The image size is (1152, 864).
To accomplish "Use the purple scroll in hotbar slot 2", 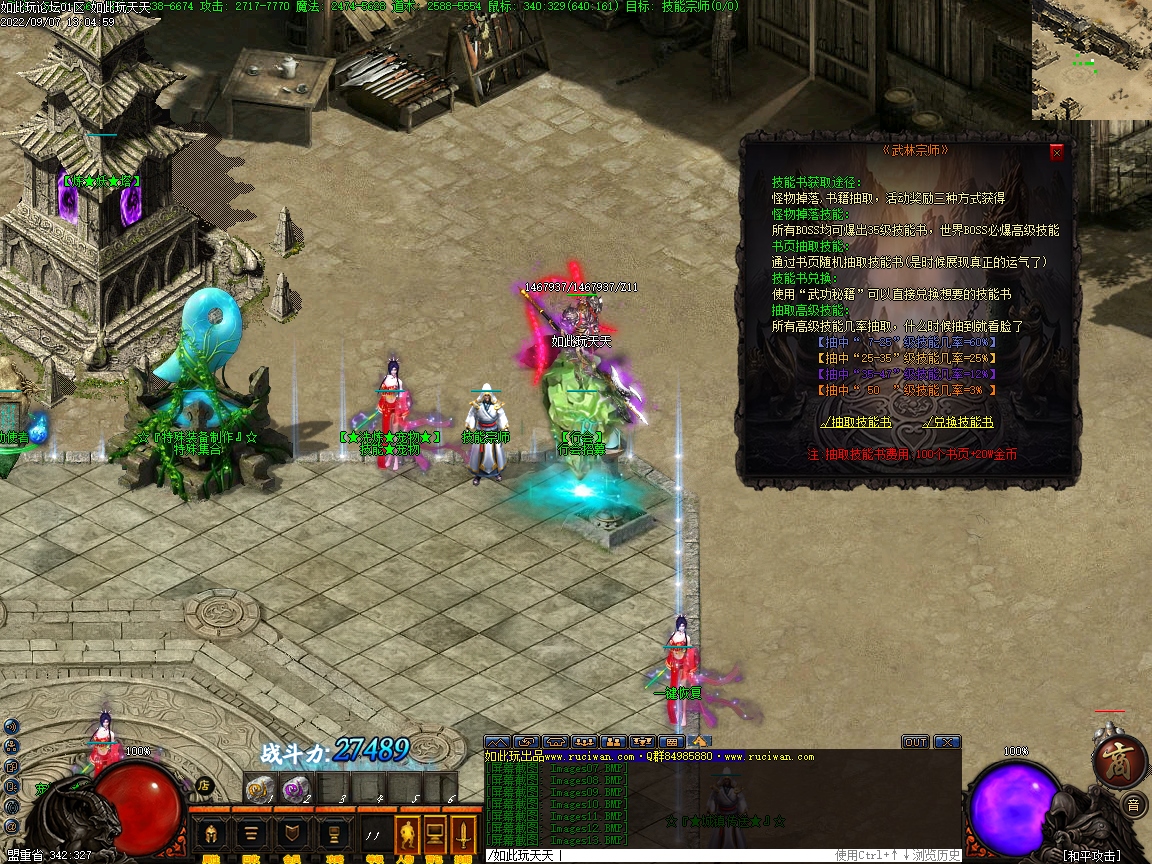I will point(294,791).
